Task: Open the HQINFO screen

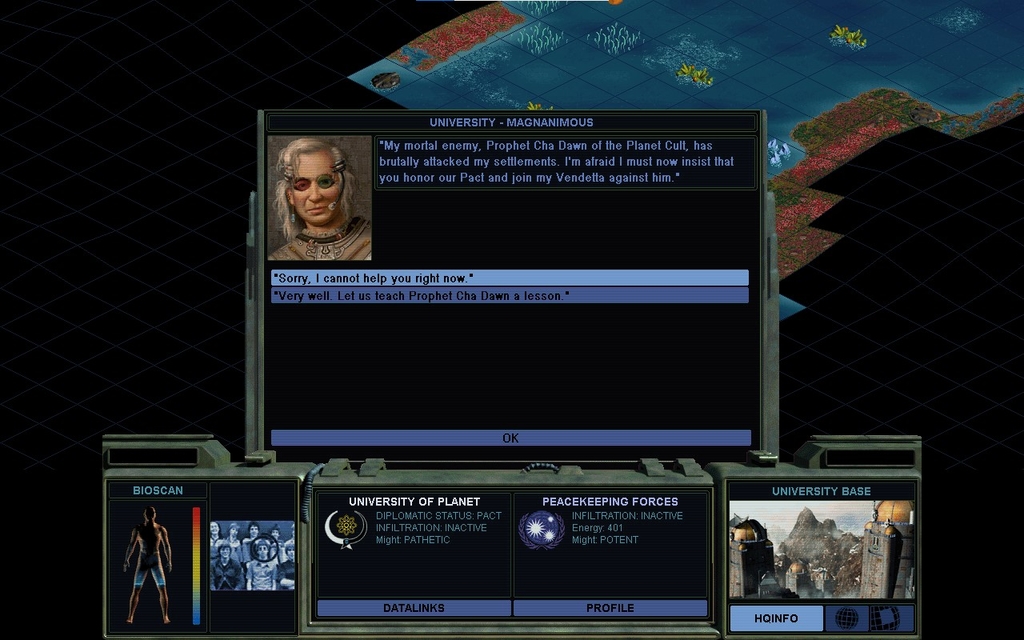Action: click(776, 618)
